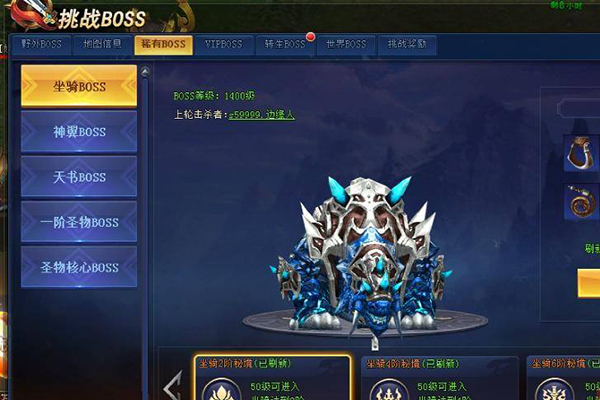Open the 地图信息 tab
Image resolution: width=600 pixels, height=400 pixels.
coord(101,45)
